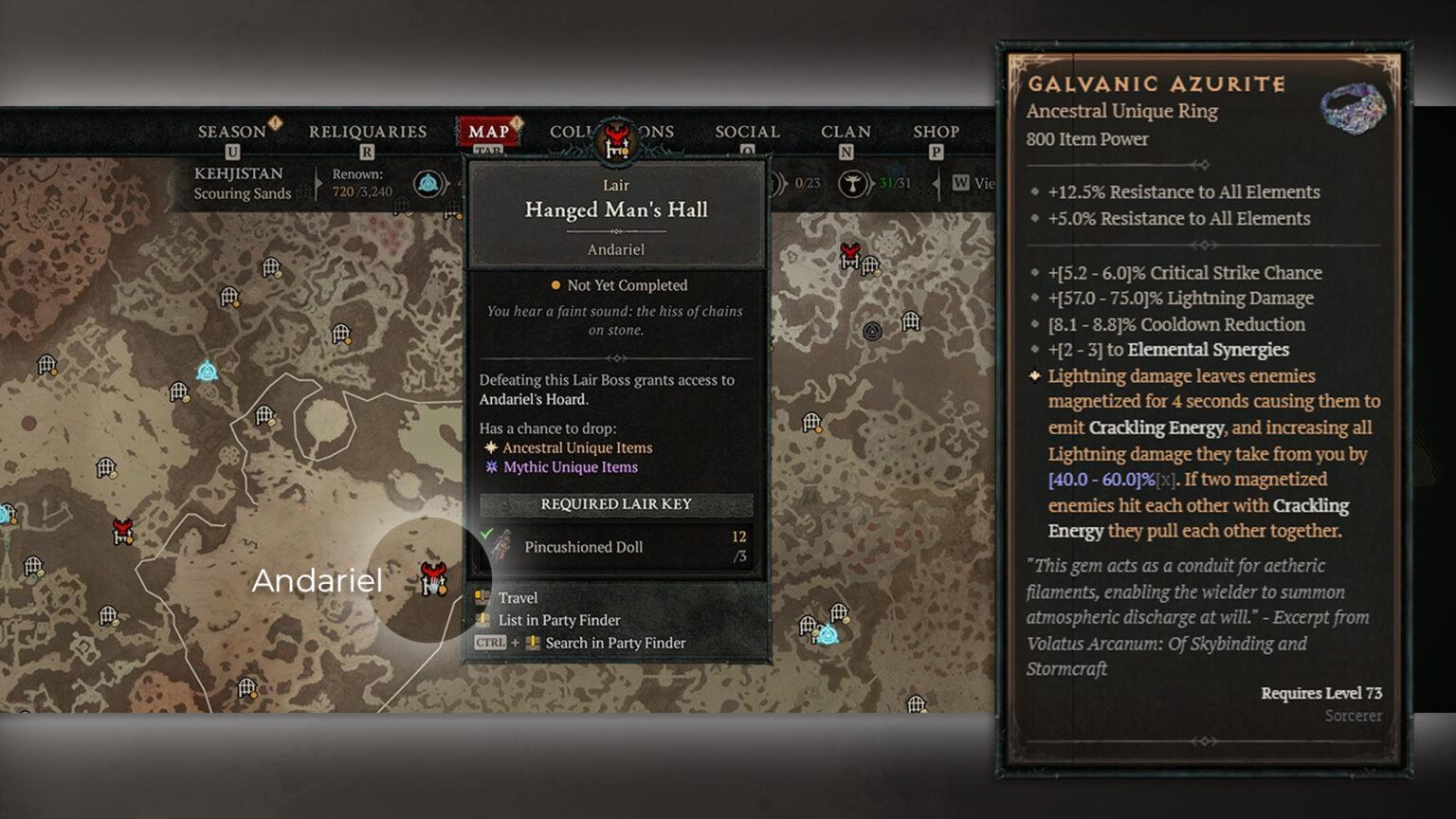
Task: Click the boss skull icon in the upper map area
Action: [x=849, y=257]
